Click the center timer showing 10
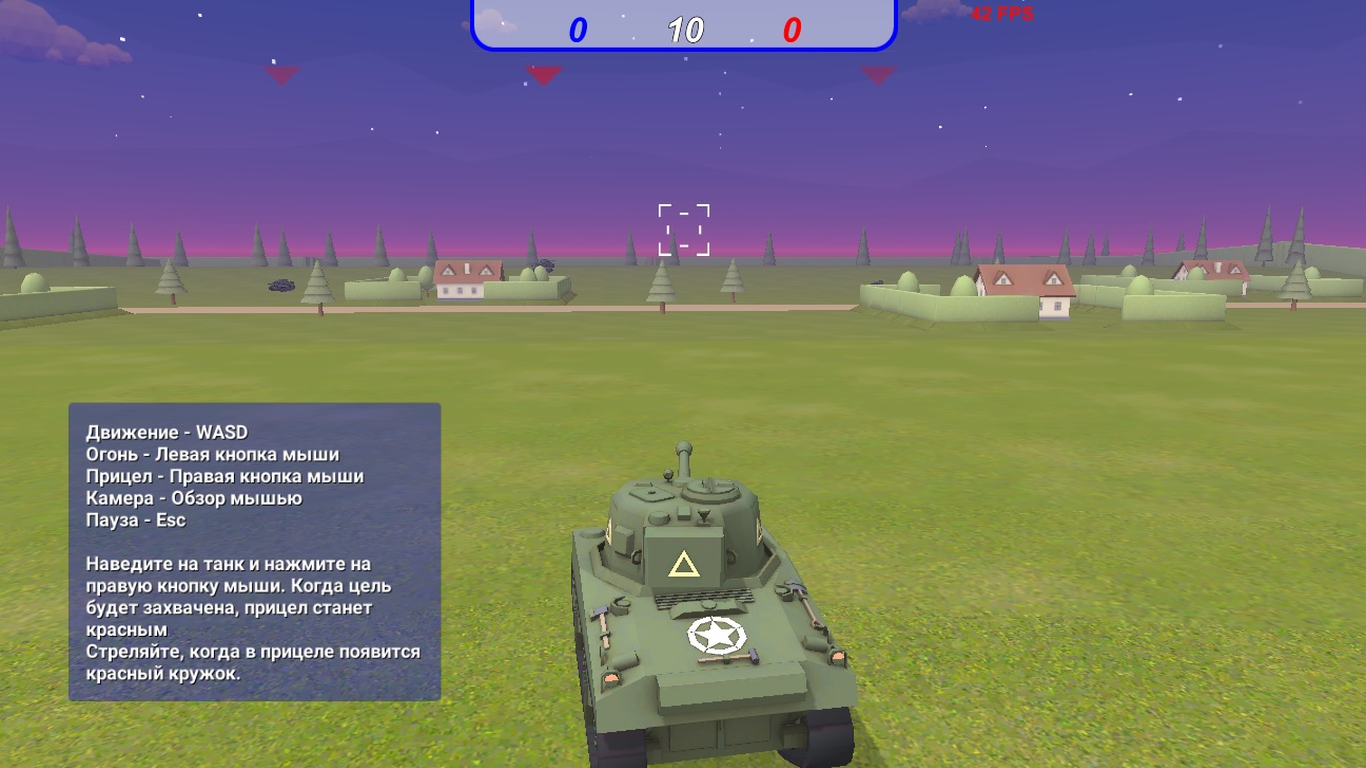Image resolution: width=1366 pixels, height=768 pixels. pyautogui.click(x=684, y=29)
